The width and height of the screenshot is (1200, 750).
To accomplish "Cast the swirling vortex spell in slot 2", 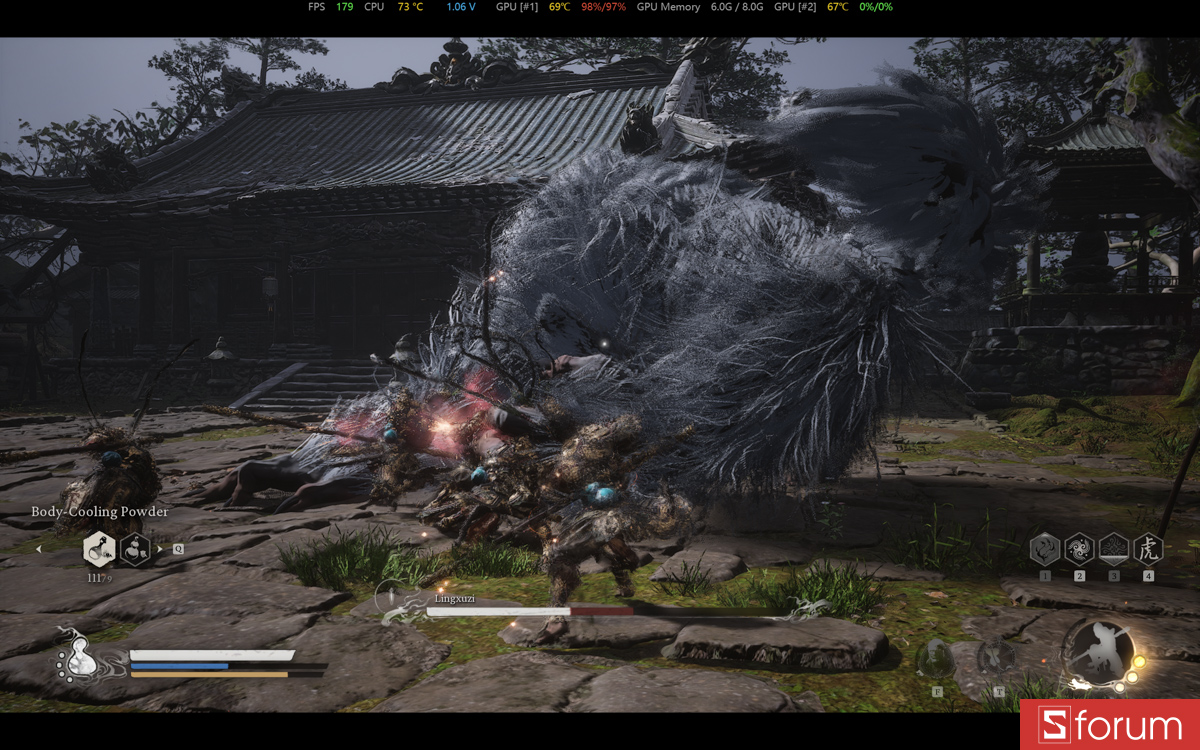I will tap(1079, 548).
